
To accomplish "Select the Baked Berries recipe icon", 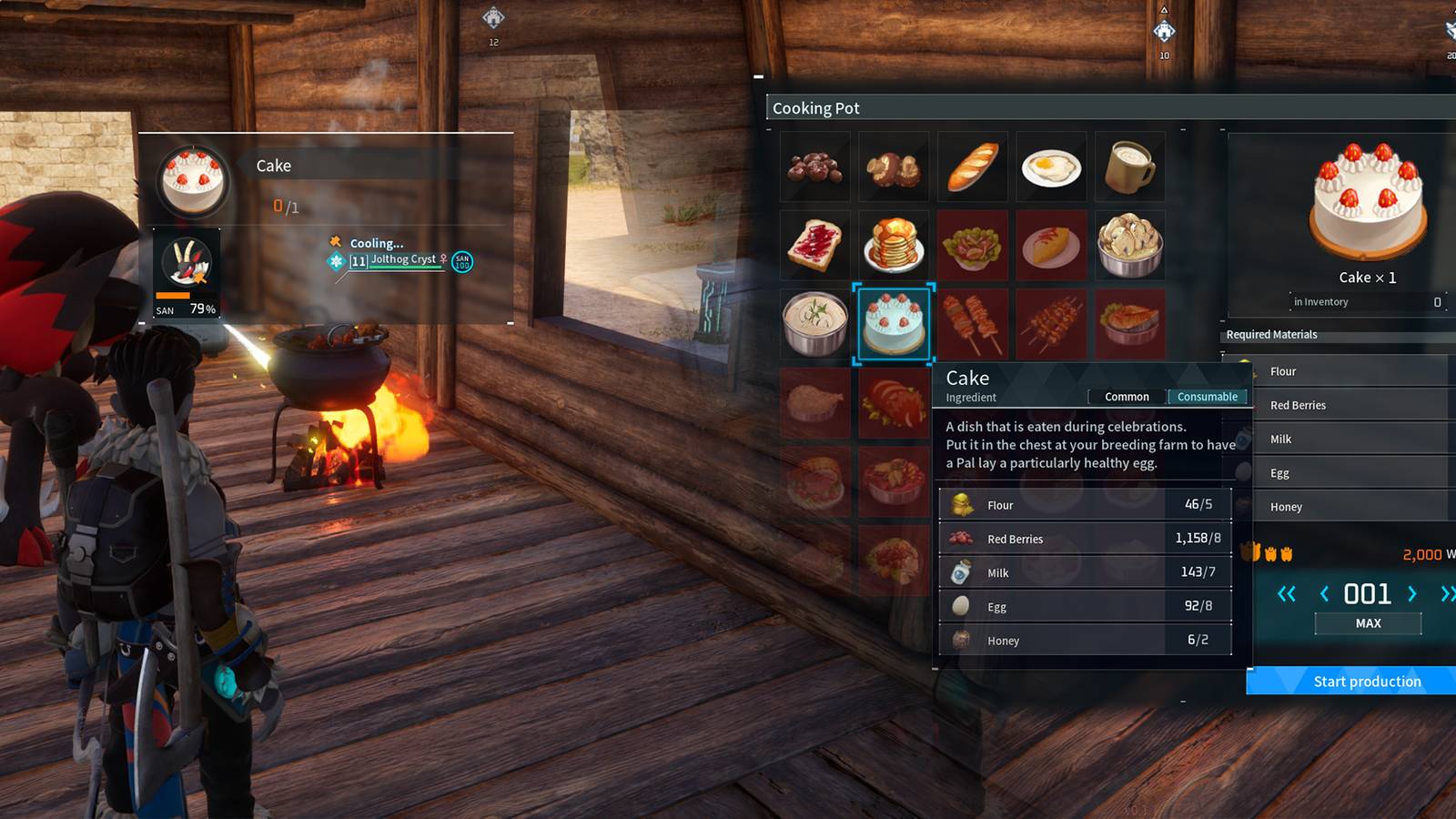I will pyautogui.click(x=814, y=166).
